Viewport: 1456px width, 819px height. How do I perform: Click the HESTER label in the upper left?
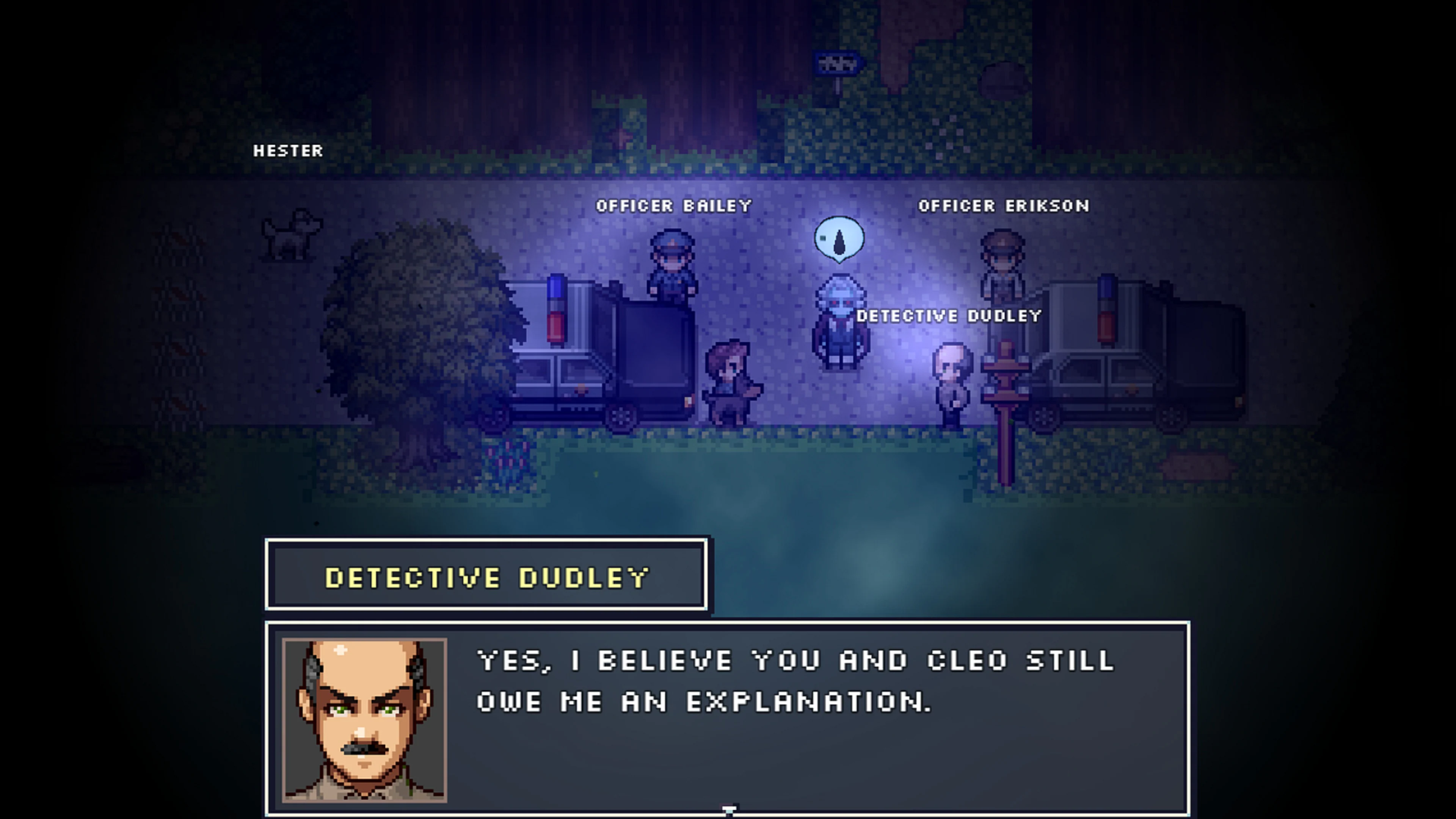click(x=290, y=151)
